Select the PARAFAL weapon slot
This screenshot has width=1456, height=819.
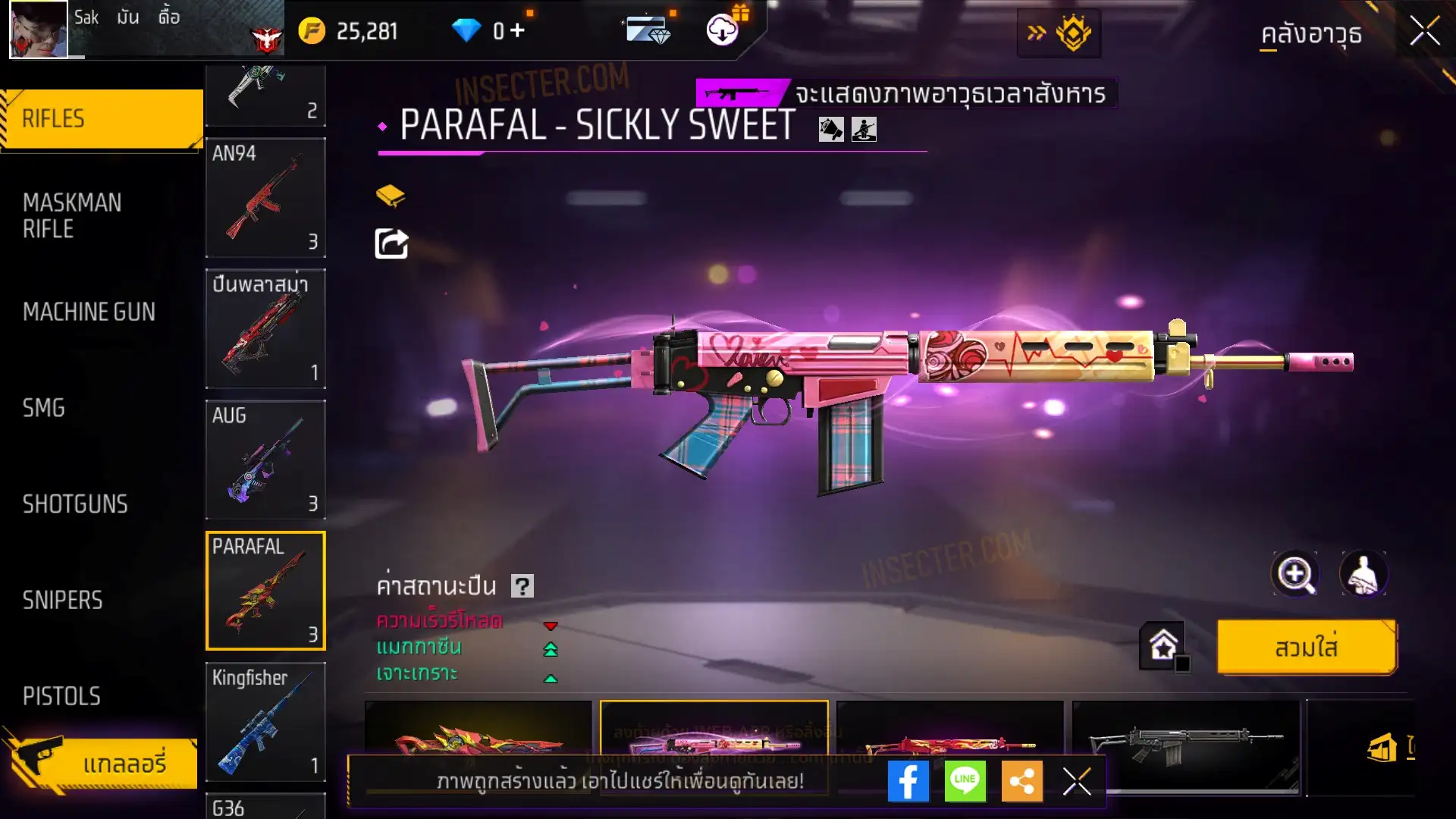click(265, 591)
